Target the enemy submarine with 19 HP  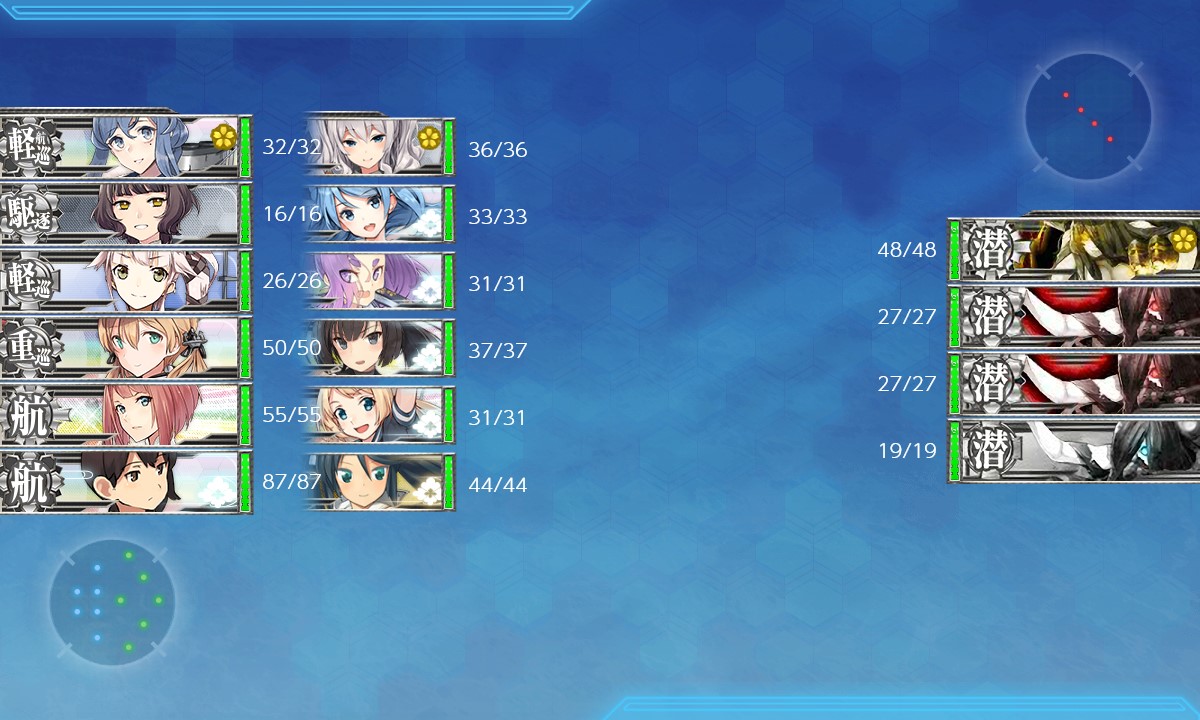click(1075, 451)
